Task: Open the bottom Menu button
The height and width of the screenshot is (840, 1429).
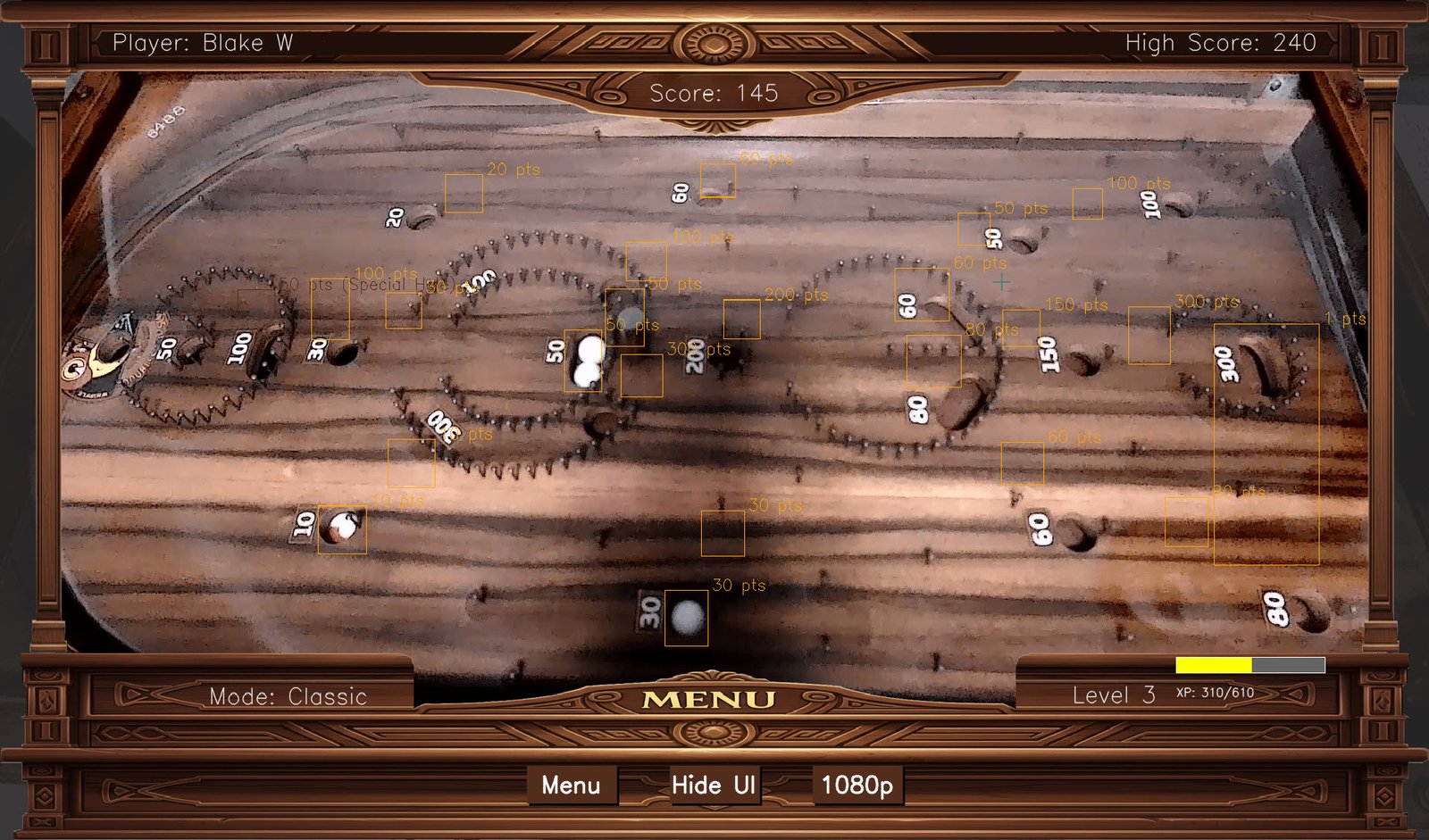Action: pos(572,786)
